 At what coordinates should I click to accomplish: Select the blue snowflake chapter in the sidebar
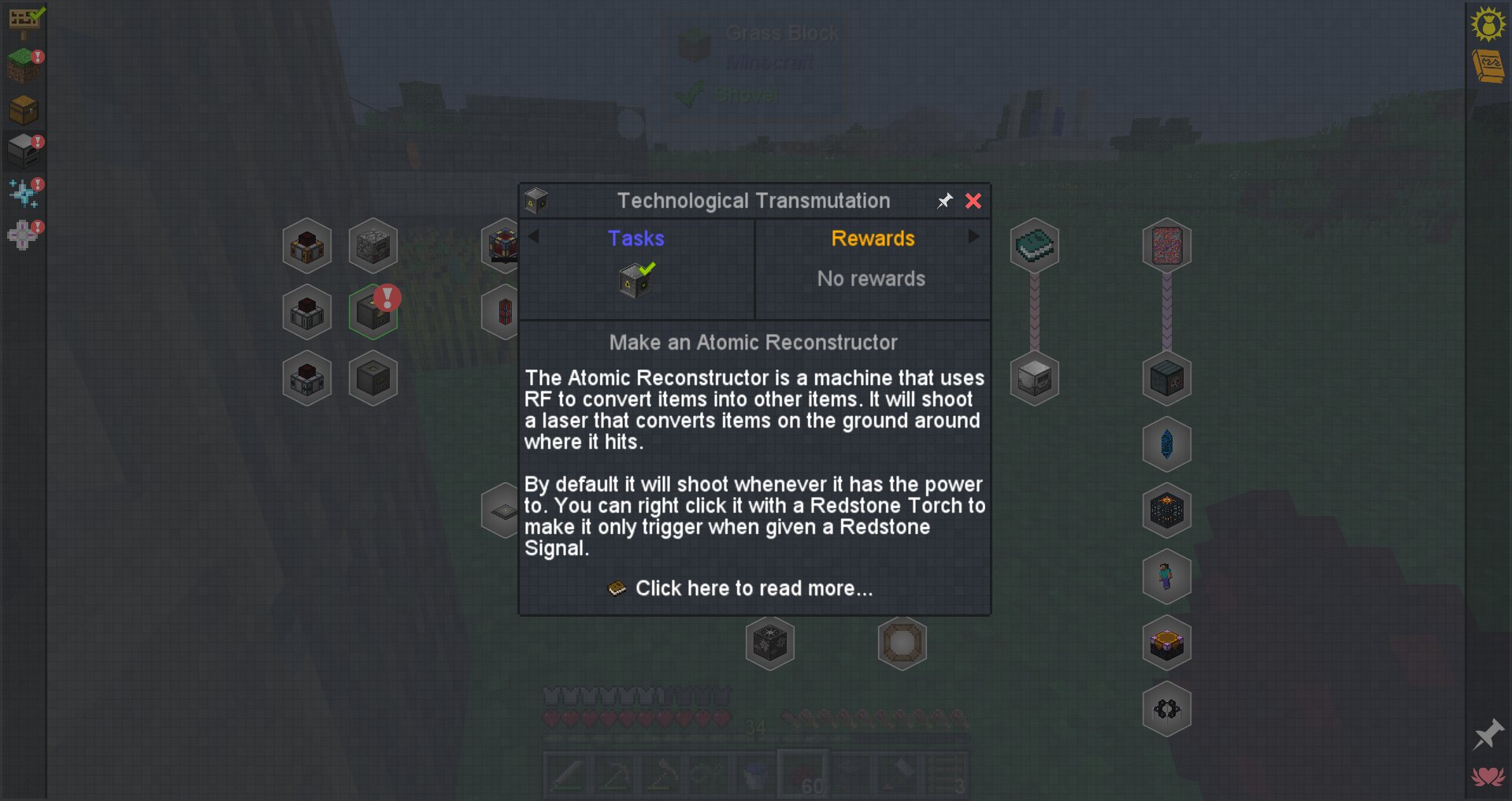tap(22, 191)
